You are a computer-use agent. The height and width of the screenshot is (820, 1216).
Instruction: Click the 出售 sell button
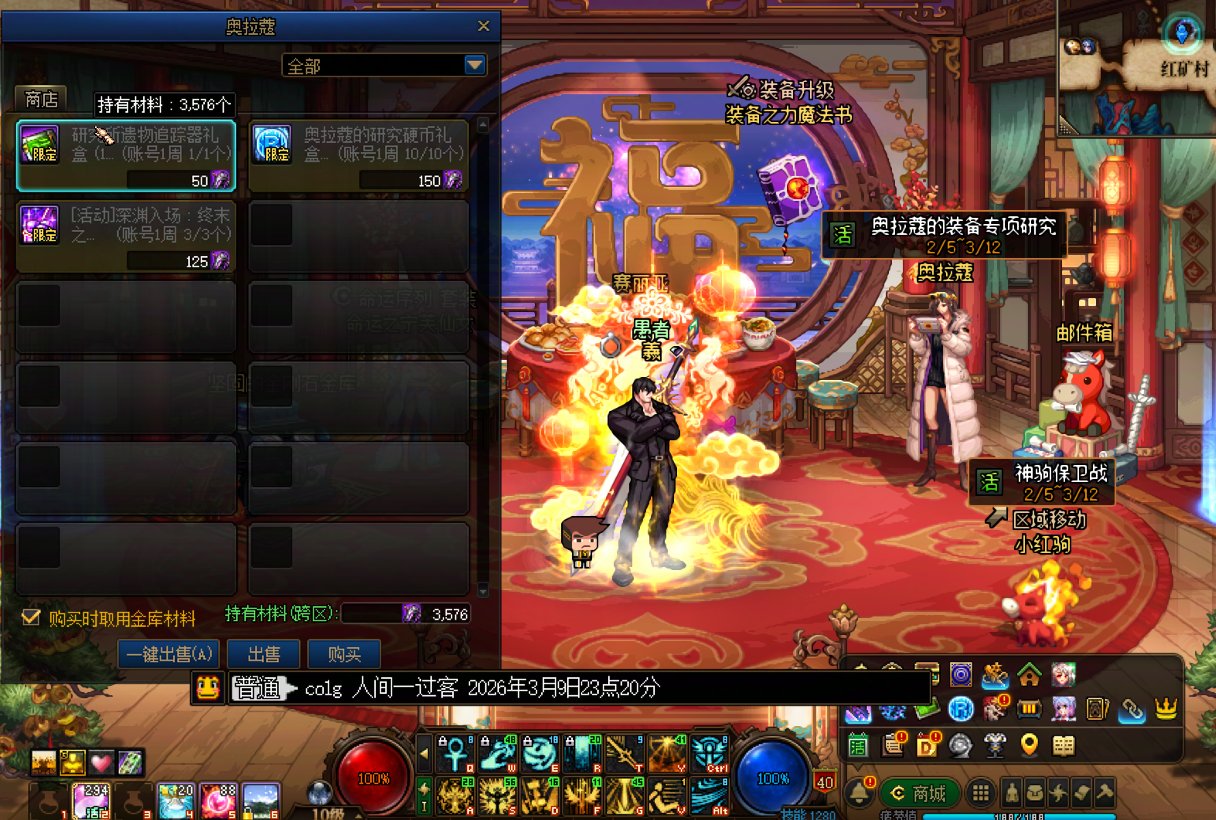(x=263, y=655)
